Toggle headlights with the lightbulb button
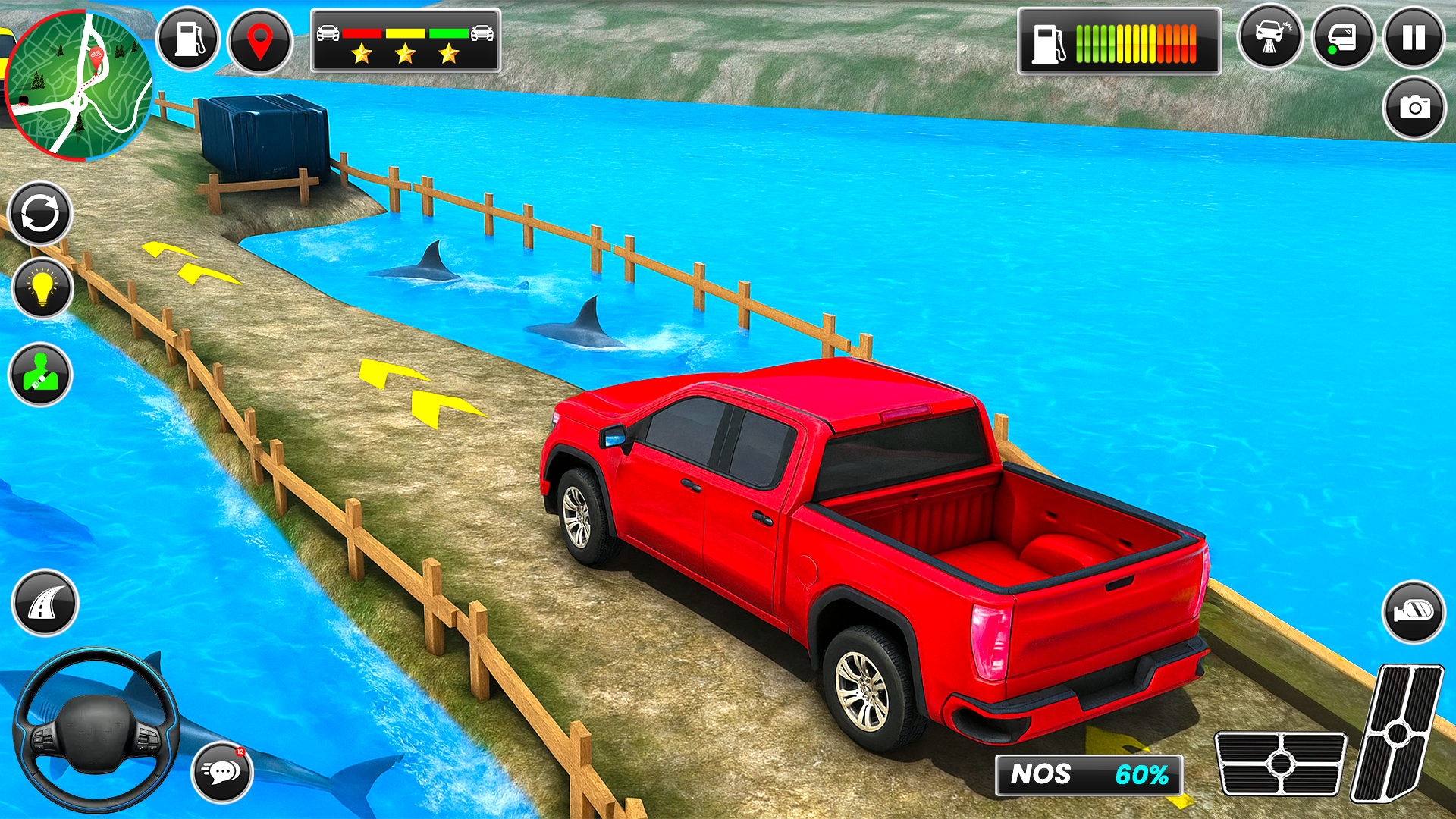The image size is (1456, 819). coord(42,288)
